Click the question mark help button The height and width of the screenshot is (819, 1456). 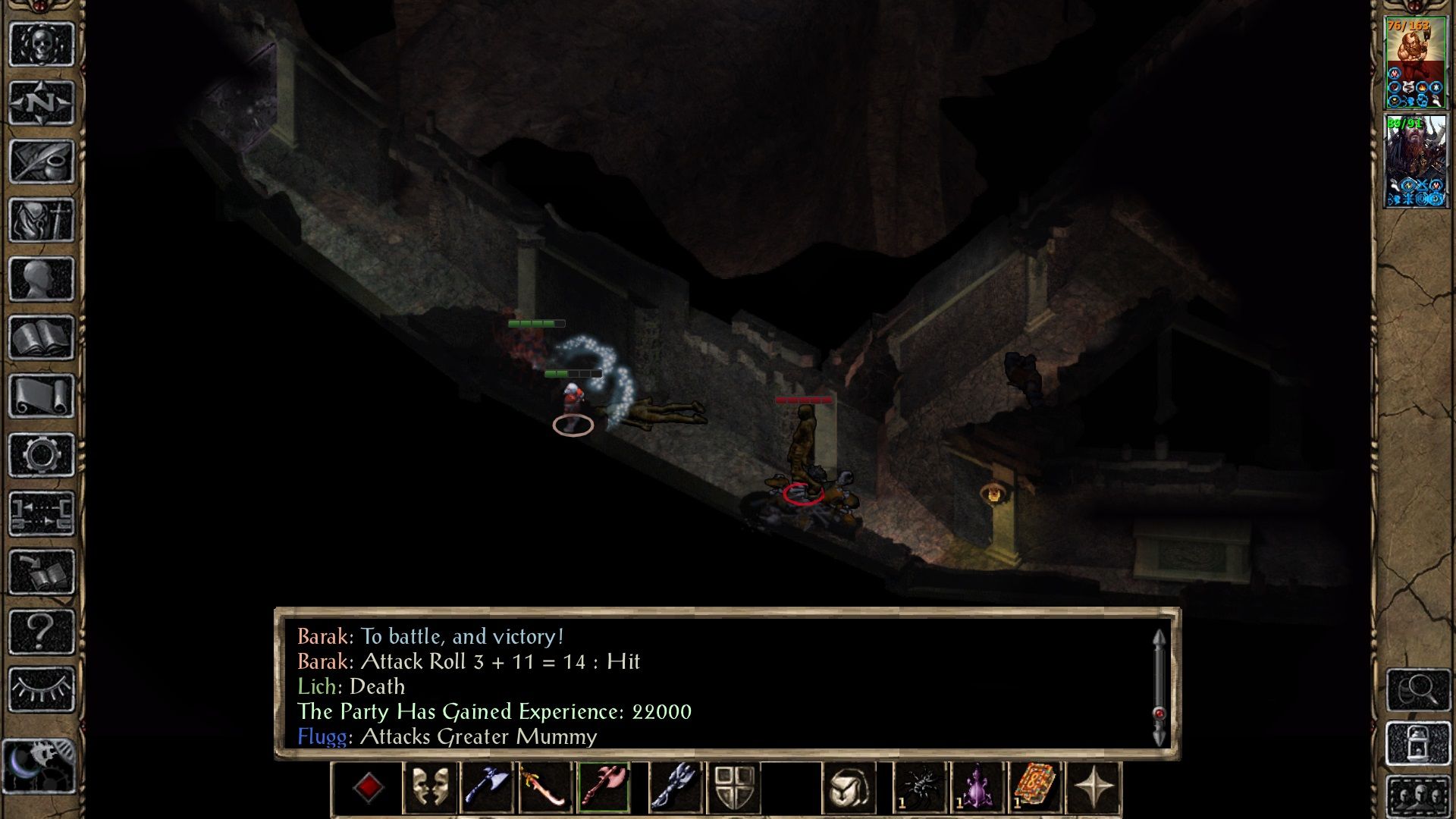(42, 631)
